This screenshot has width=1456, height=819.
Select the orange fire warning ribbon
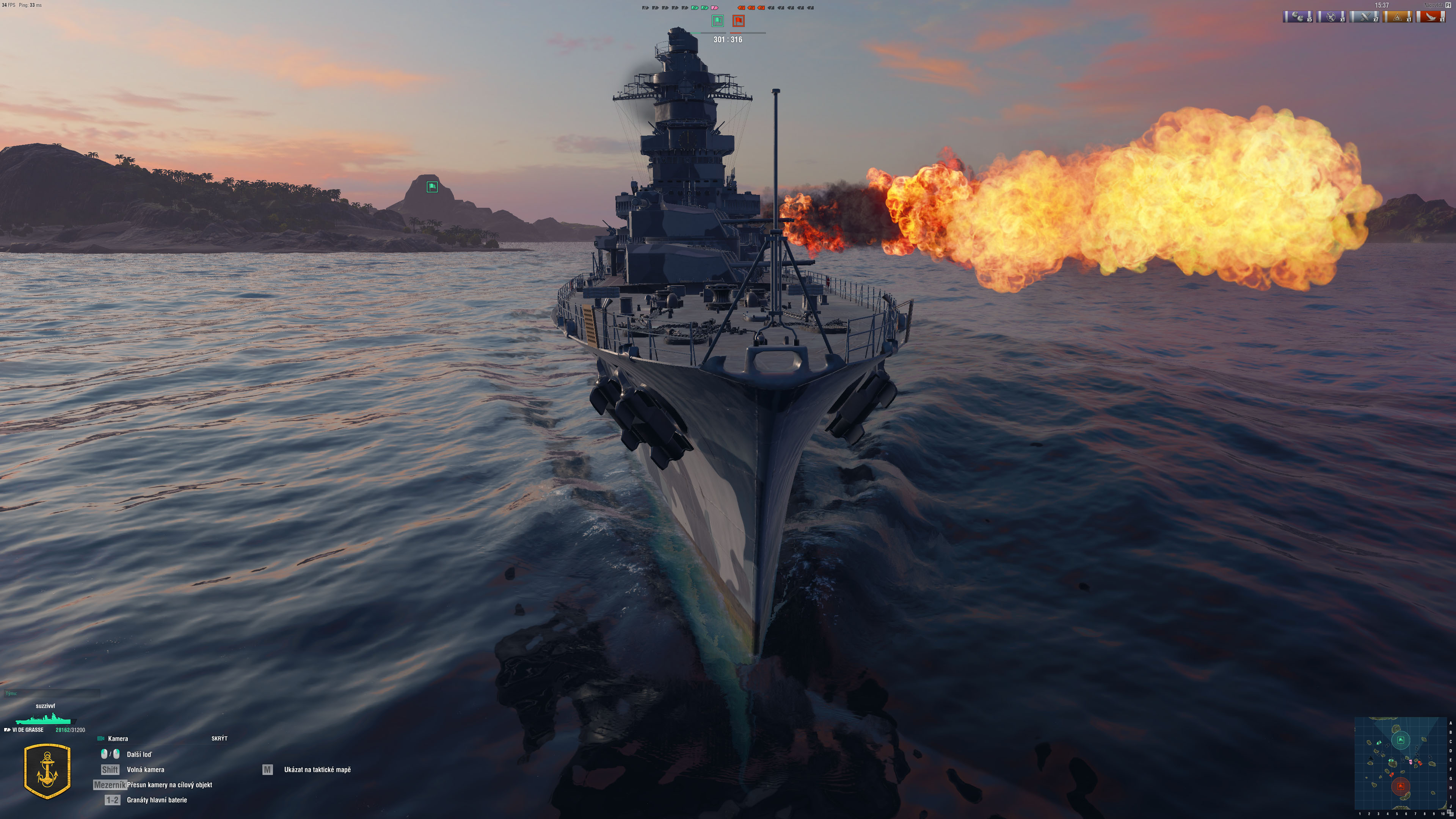[1398, 17]
